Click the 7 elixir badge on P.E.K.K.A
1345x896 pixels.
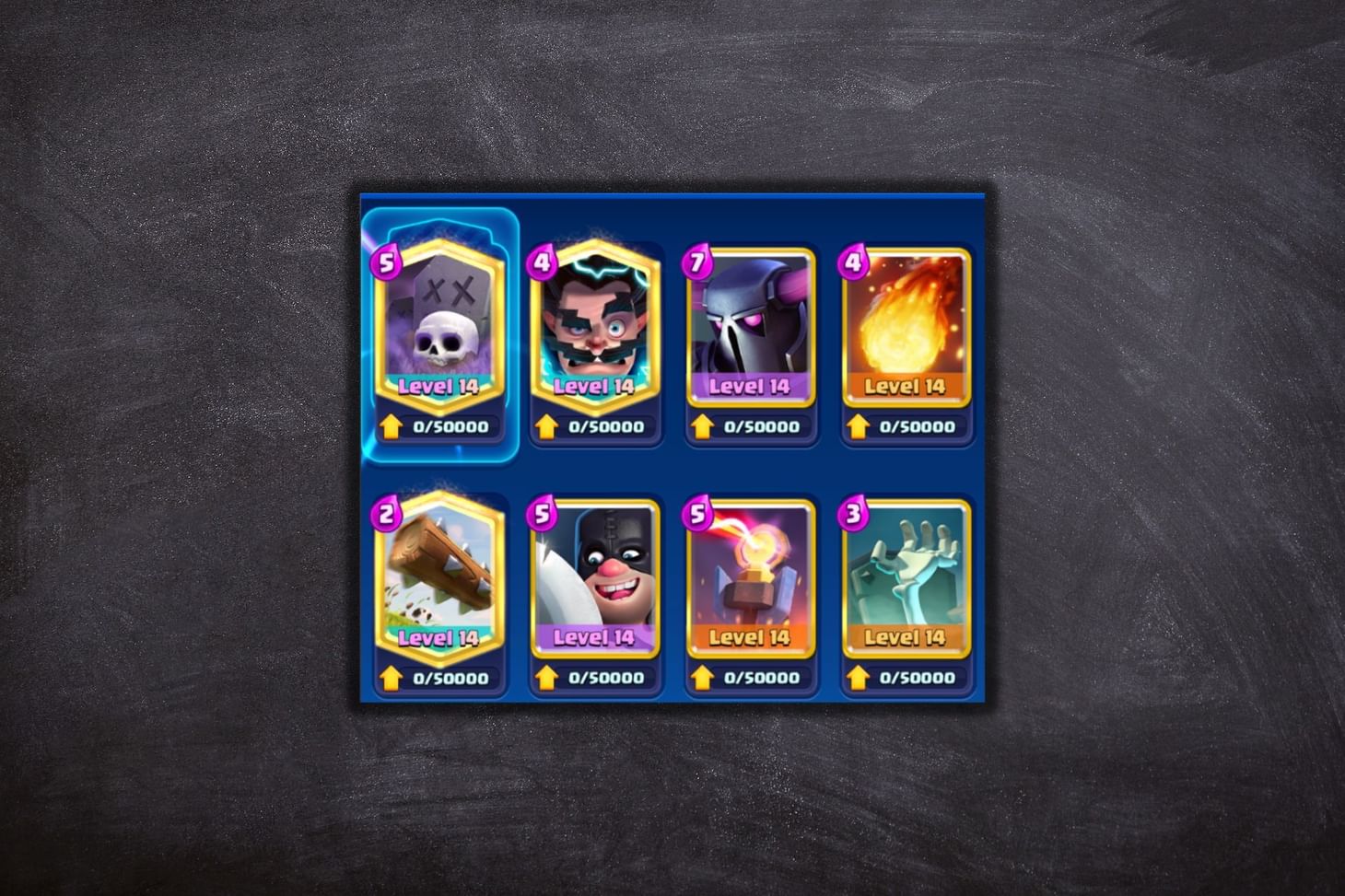pos(697,262)
